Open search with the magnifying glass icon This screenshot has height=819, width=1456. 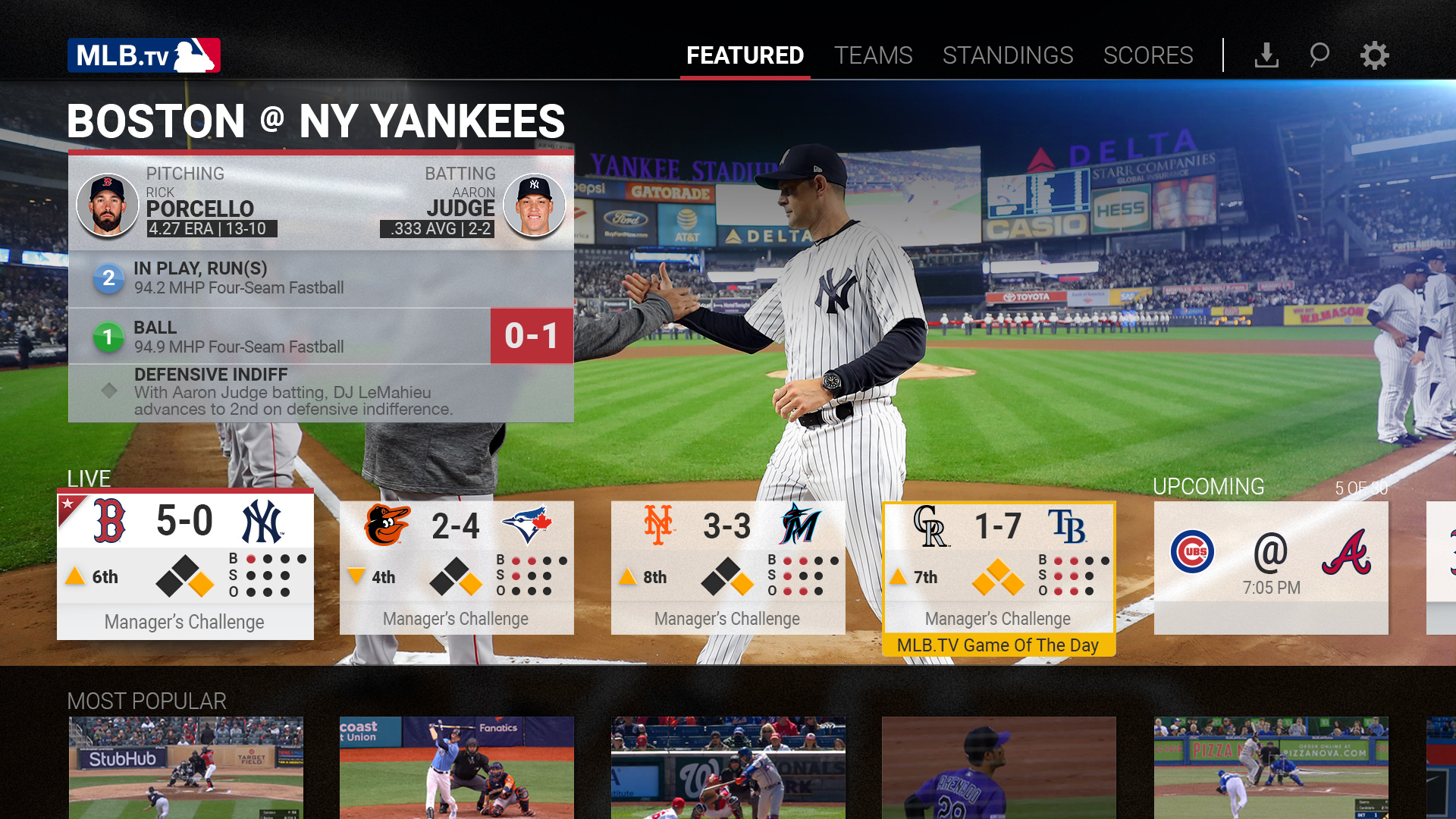(1319, 55)
